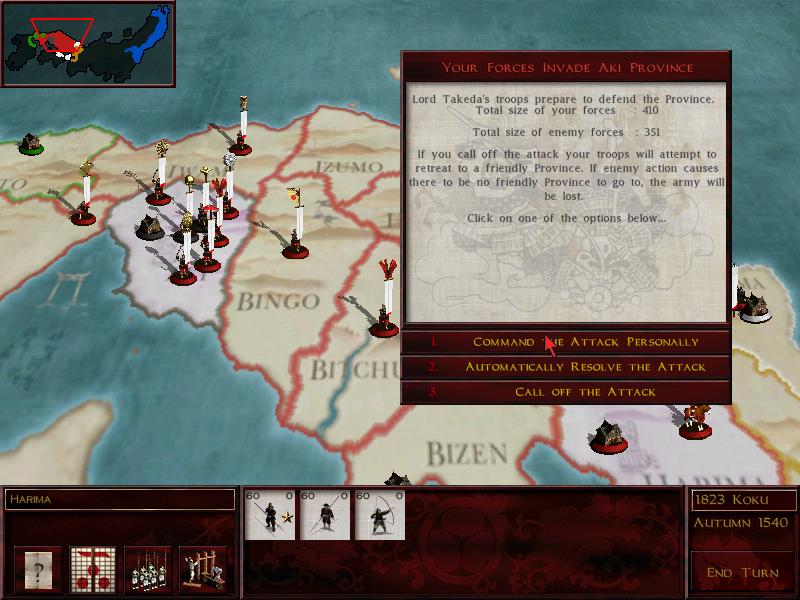This screenshot has width=800, height=600.
Task: Call off the Attack
Action: (585, 392)
